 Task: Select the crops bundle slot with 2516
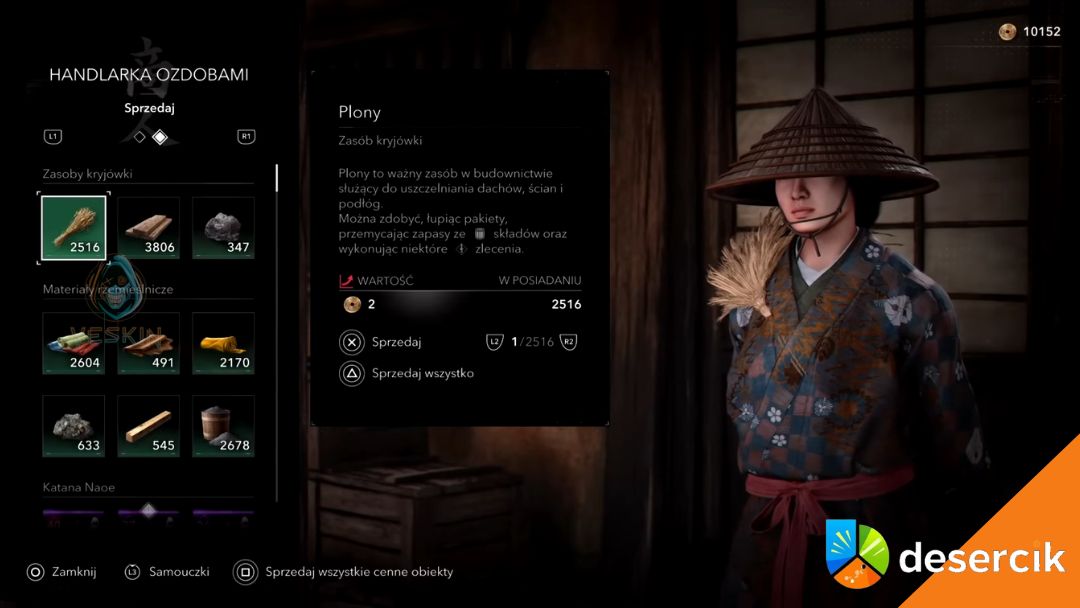point(73,228)
